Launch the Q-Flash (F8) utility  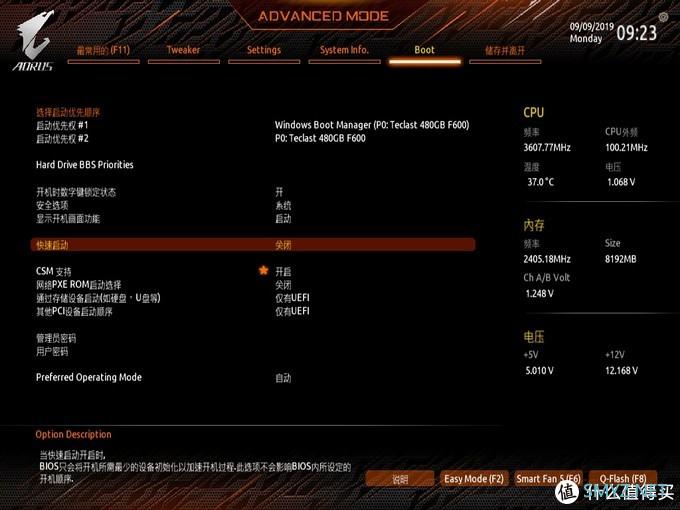point(622,479)
